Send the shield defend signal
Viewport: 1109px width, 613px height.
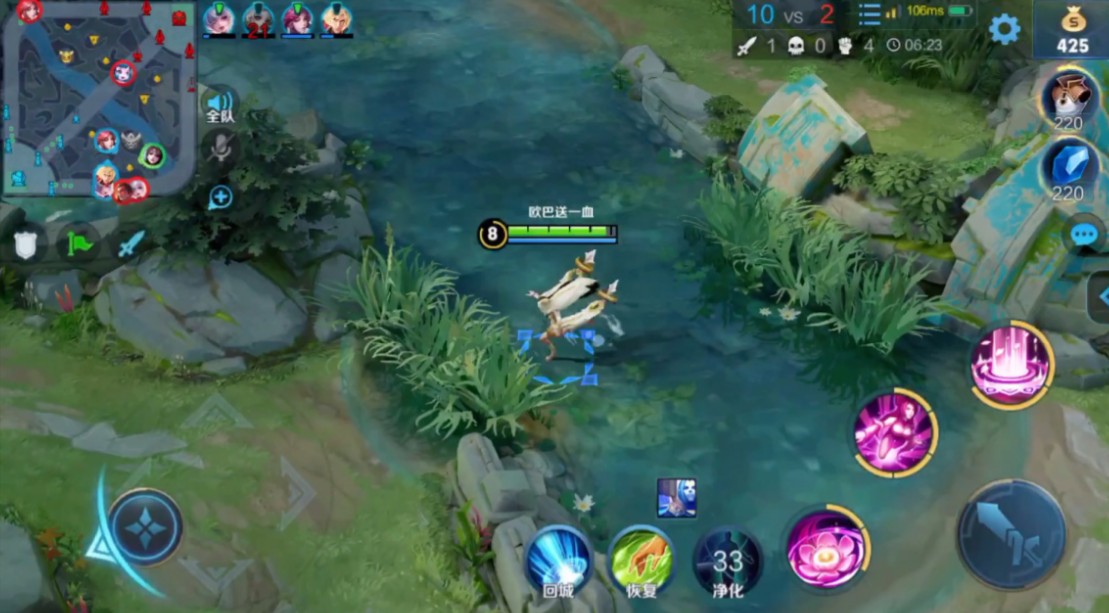point(26,244)
